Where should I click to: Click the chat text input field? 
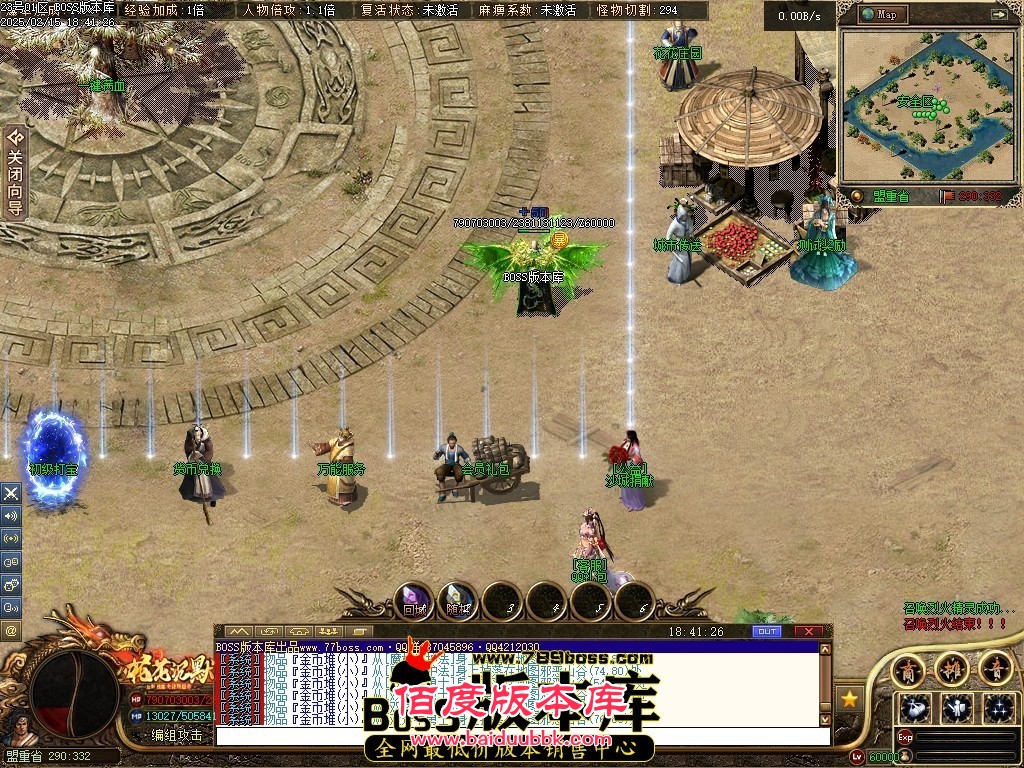tap(520, 736)
